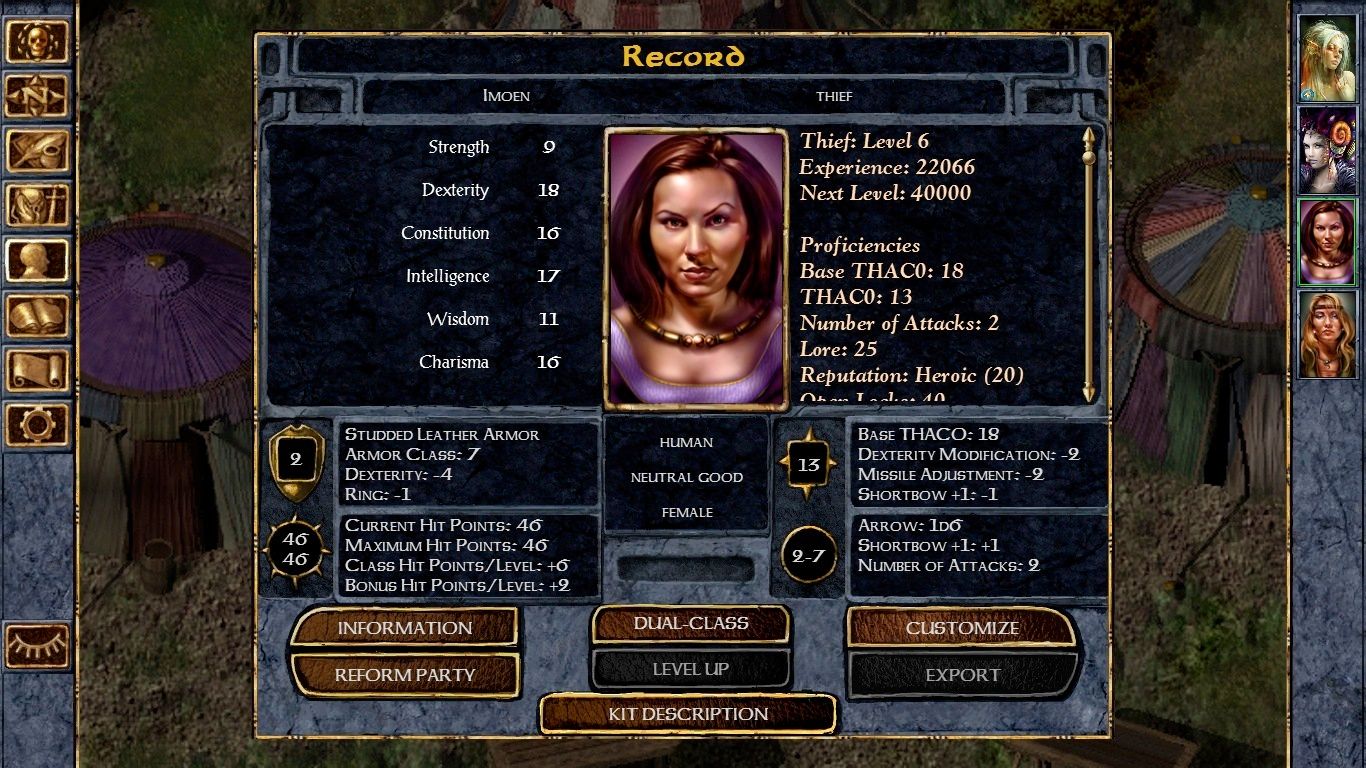Click the skull icon in the sidebar
Image resolution: width=1366 pixels, height=768 pixels.
pos(38,42)
